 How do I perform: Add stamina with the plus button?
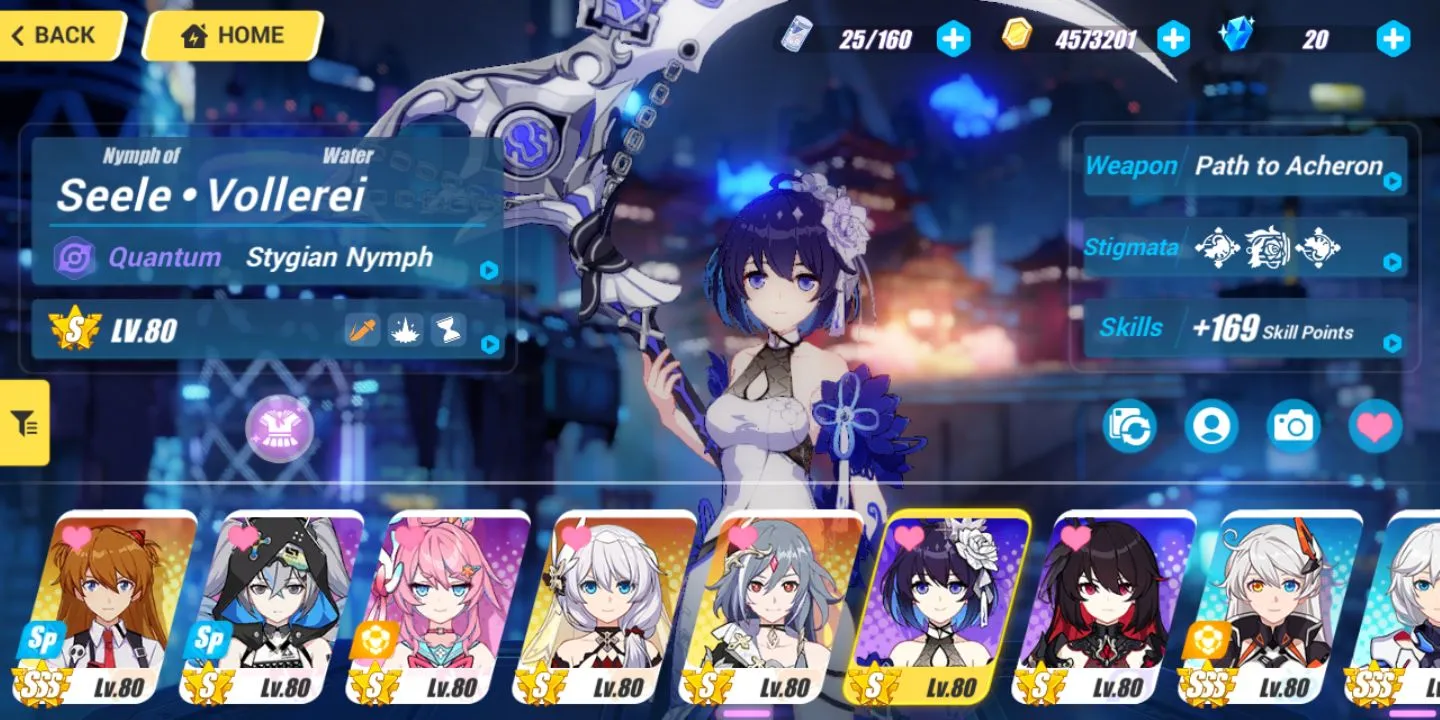tap(953, 39)
